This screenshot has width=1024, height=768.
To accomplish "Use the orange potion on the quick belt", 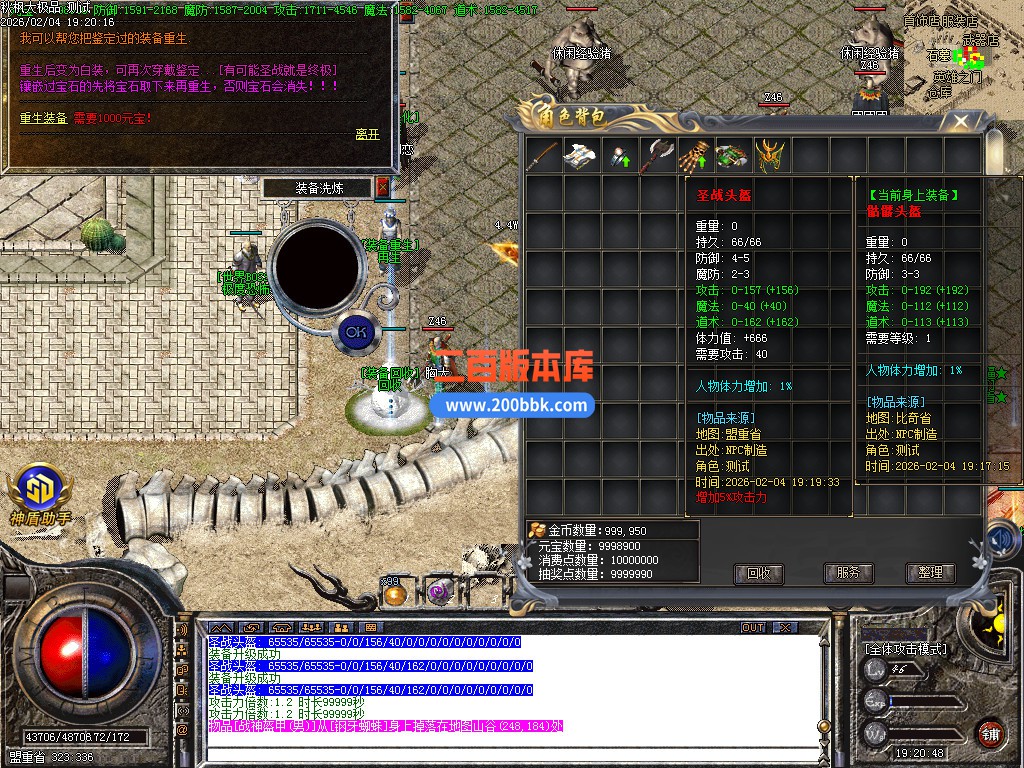I will [394, 593].
